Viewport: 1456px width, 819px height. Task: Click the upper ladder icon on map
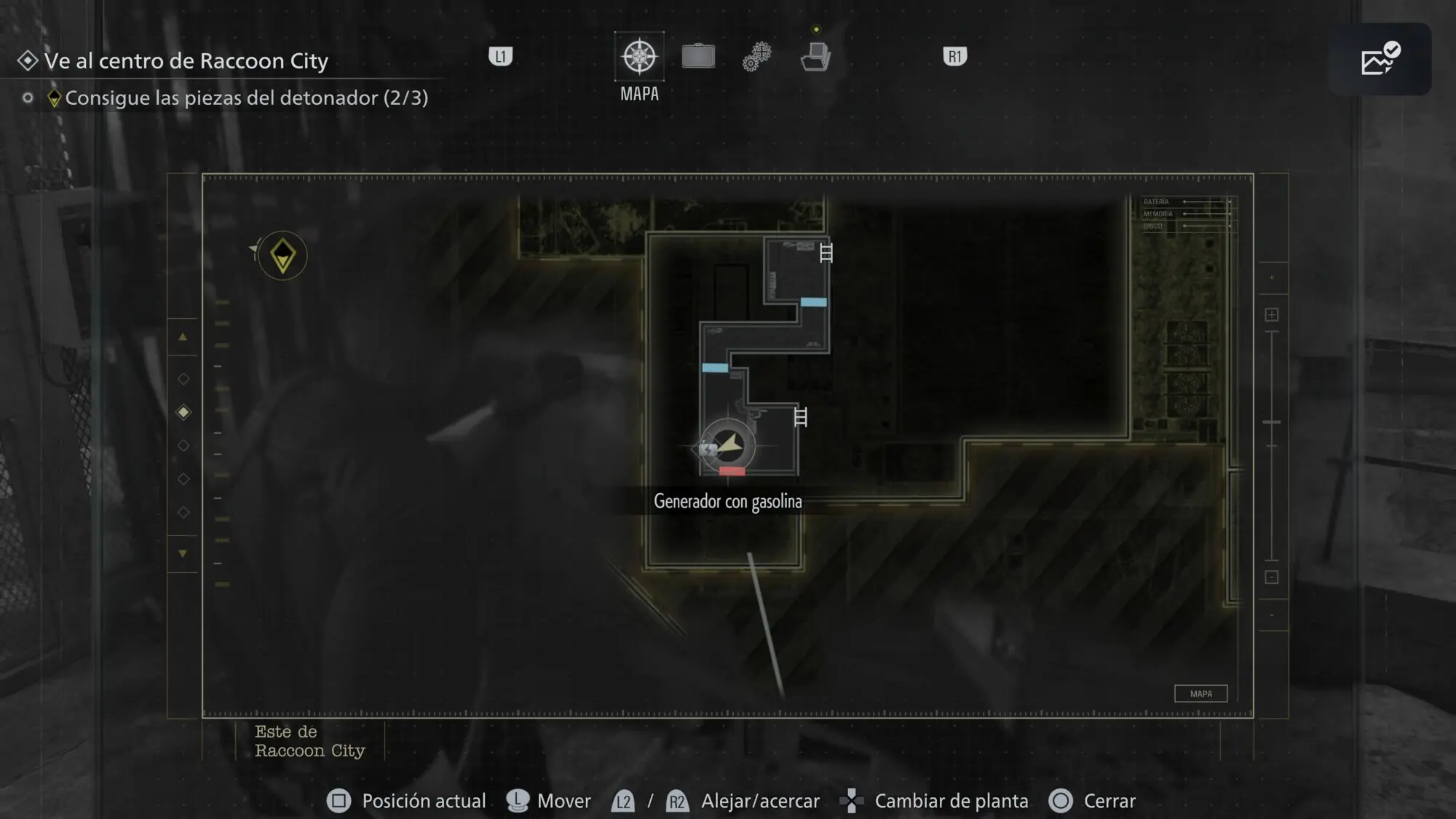[826, 253]
